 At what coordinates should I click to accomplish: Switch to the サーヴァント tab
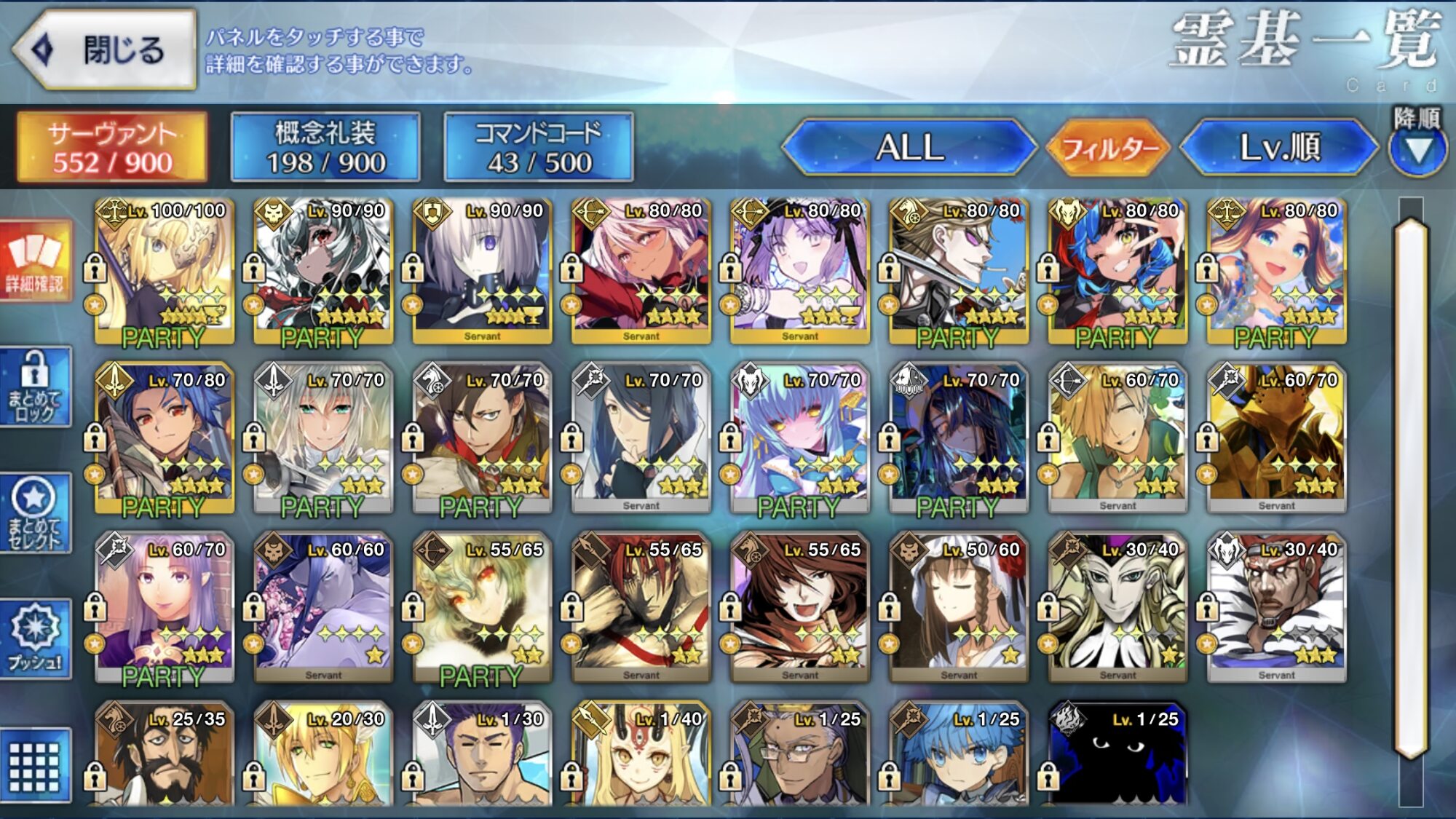pyautogui.click(x=112, y=147)
